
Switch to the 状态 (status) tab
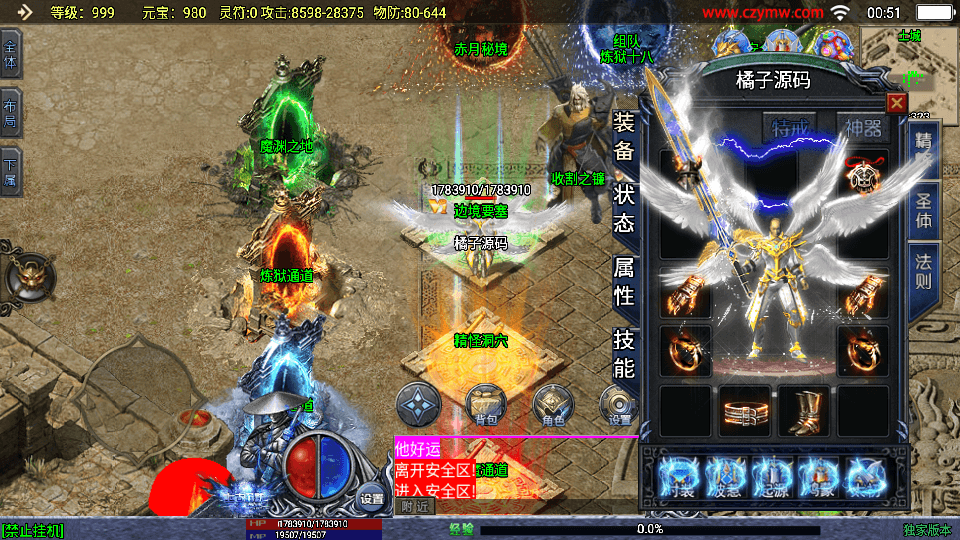pyautogui.click(x=623, y=208)
